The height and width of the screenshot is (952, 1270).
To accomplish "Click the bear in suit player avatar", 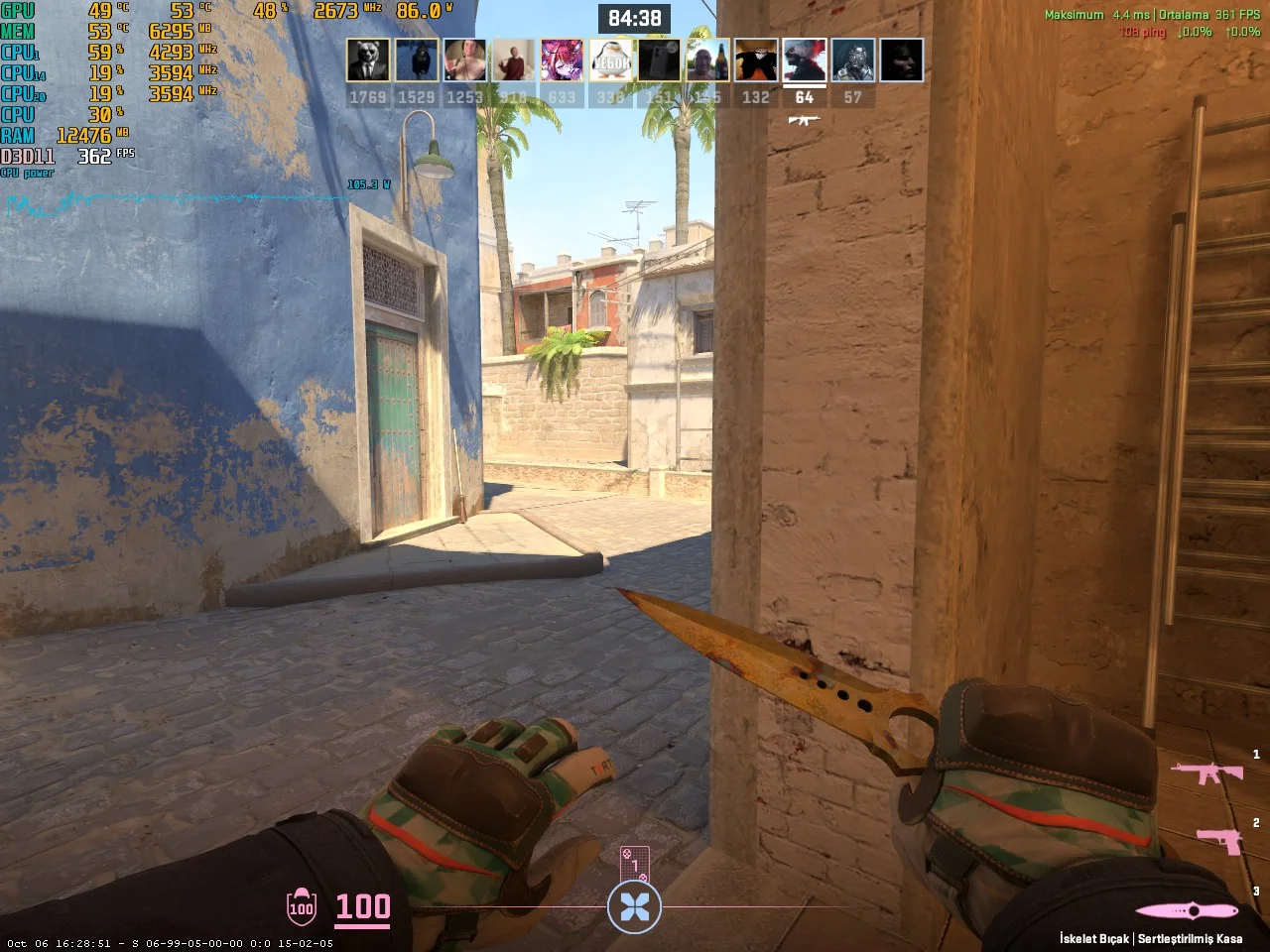I will pyautogui.click(x=367, y=60).
